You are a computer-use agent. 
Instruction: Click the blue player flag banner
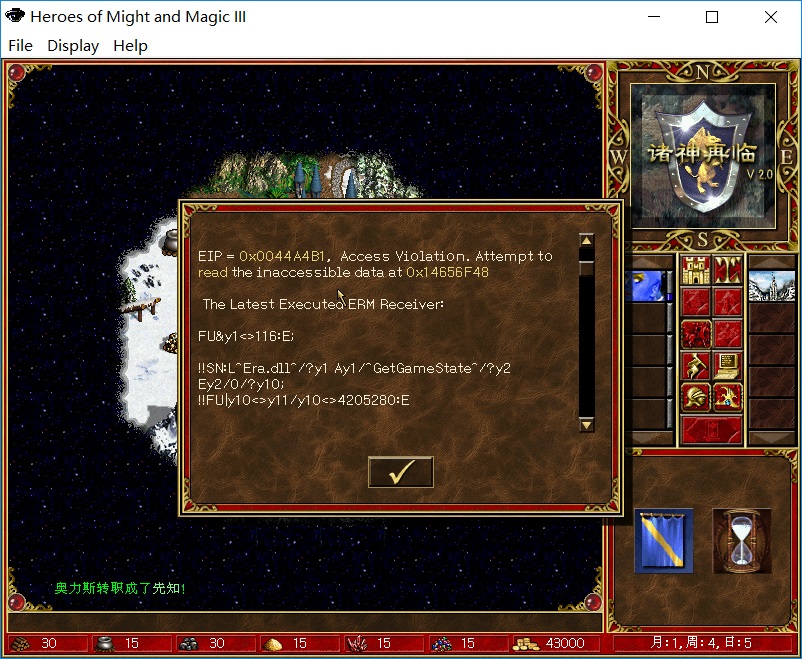click(x=663, y=541)
